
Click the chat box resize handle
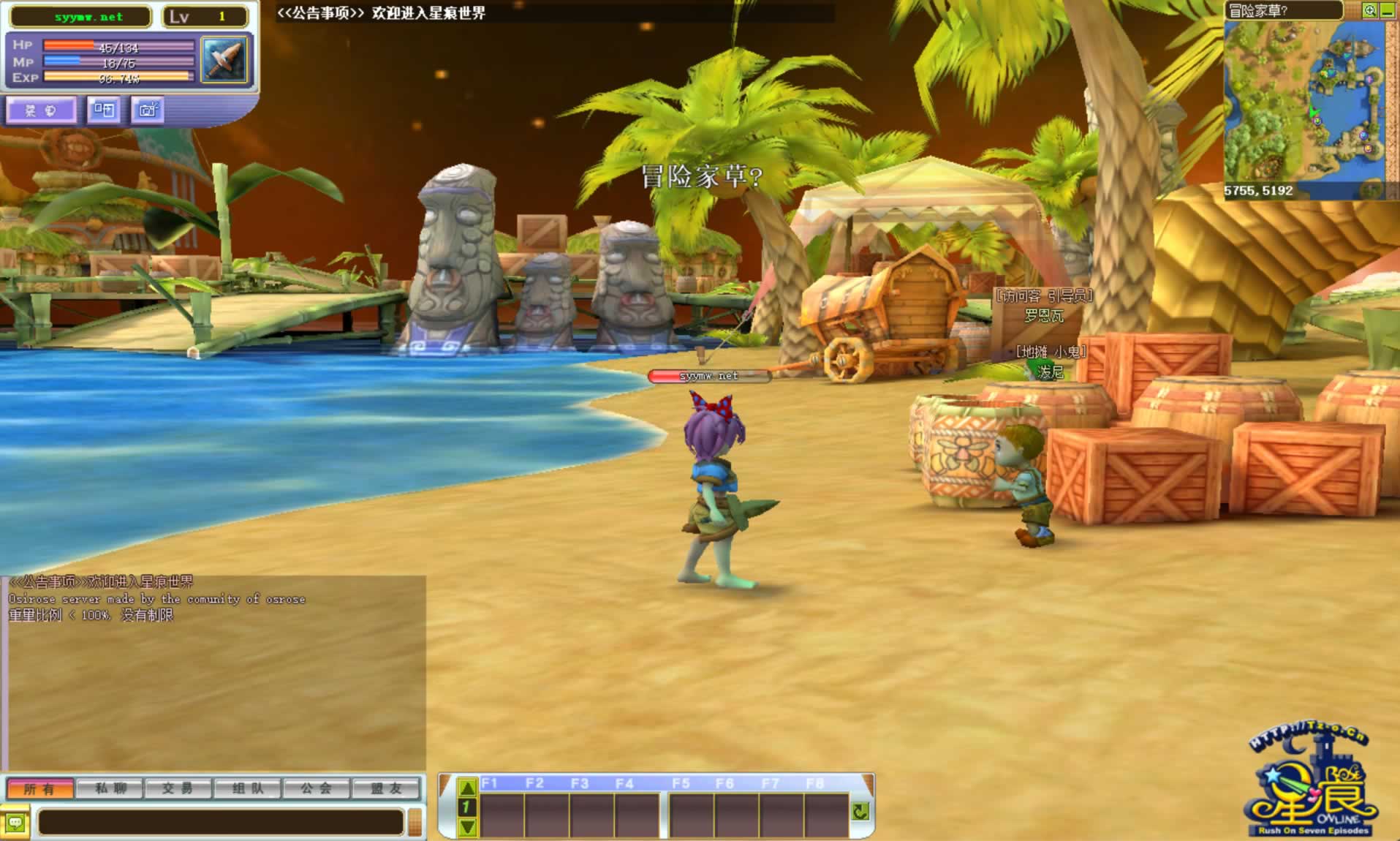[415, 823]
